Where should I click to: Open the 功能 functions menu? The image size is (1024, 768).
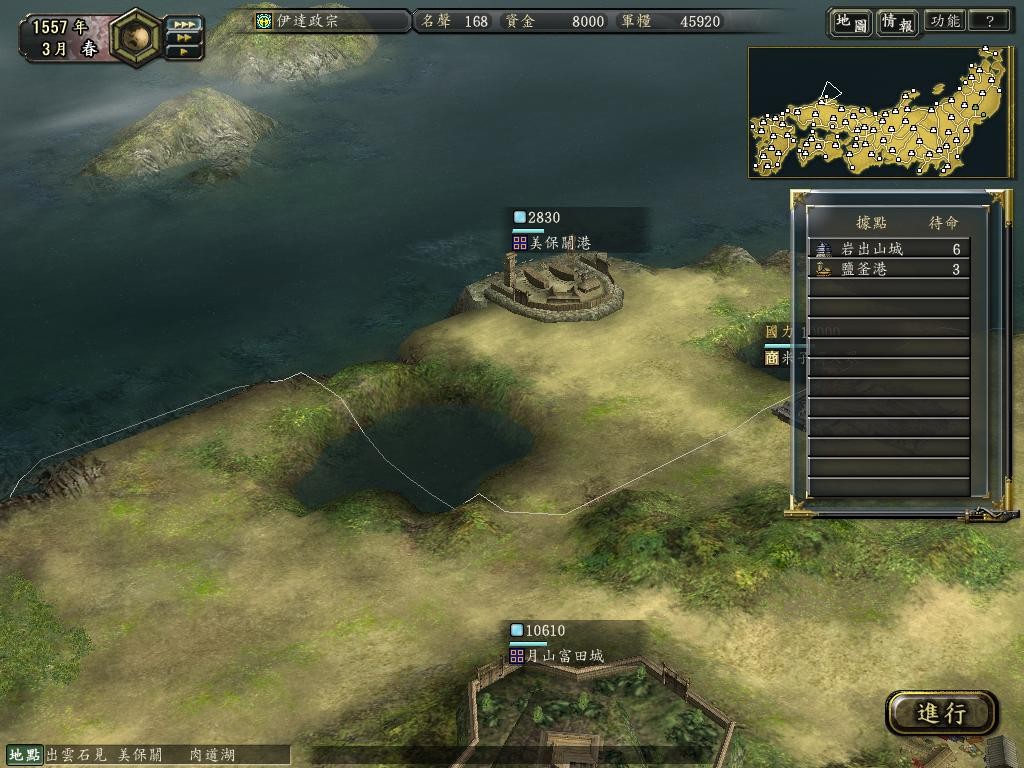[x=944, y=21]
